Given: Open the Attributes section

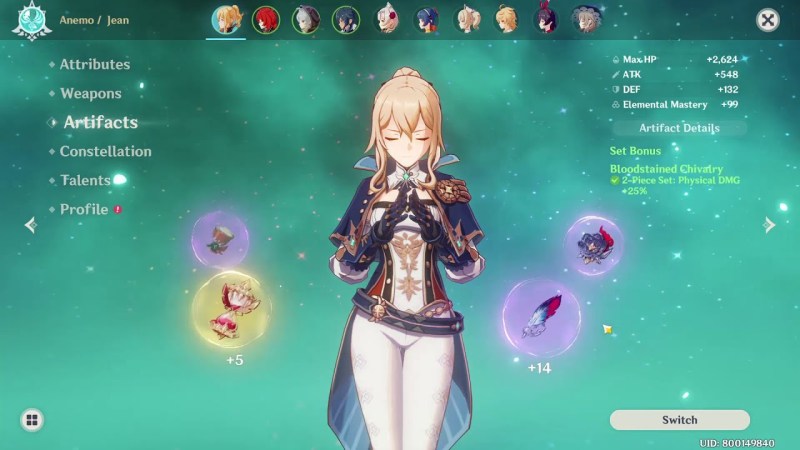Looking at the screenshot, I should [94, 65].
